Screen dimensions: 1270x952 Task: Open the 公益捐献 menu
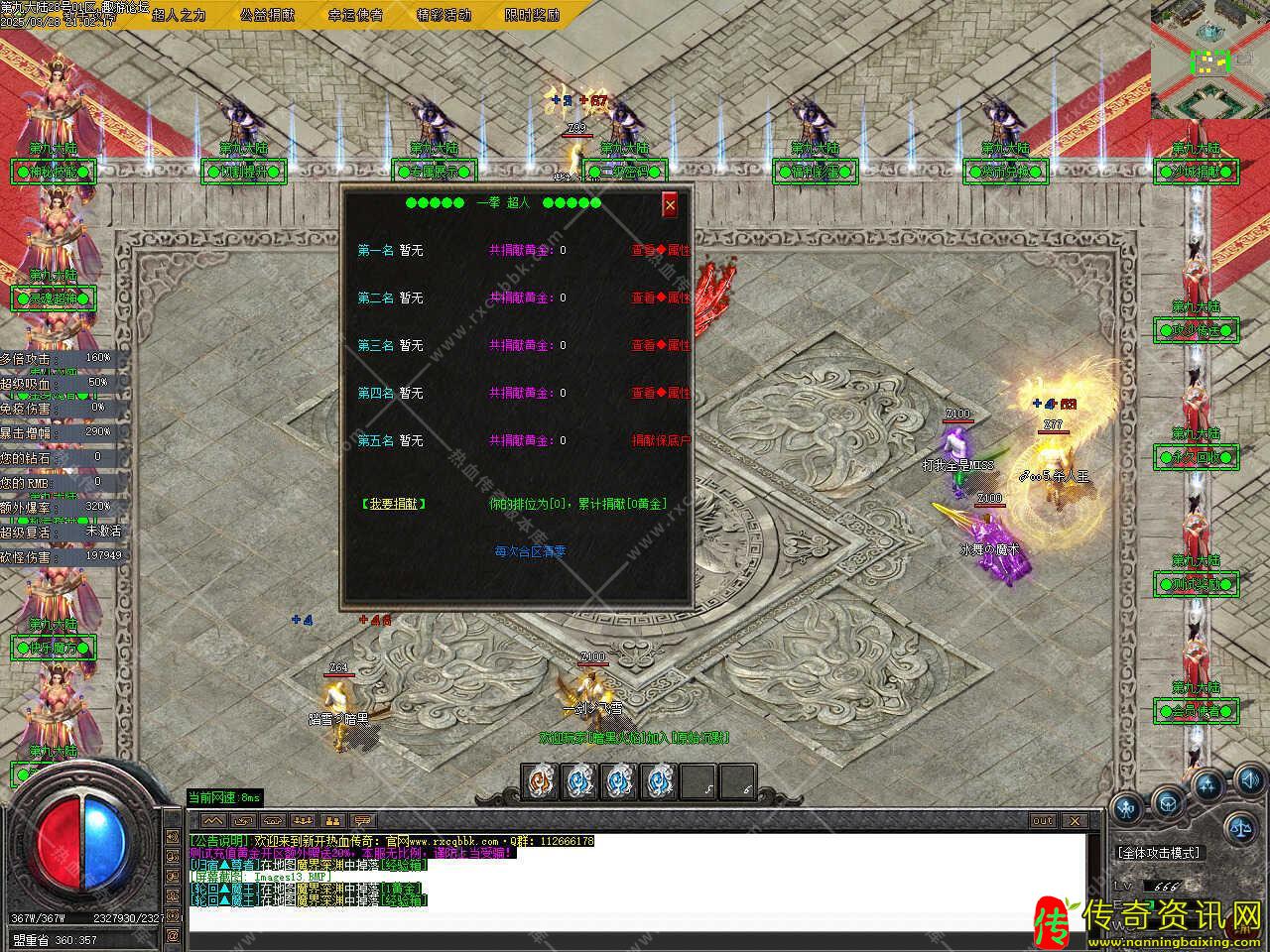(267, 15)
